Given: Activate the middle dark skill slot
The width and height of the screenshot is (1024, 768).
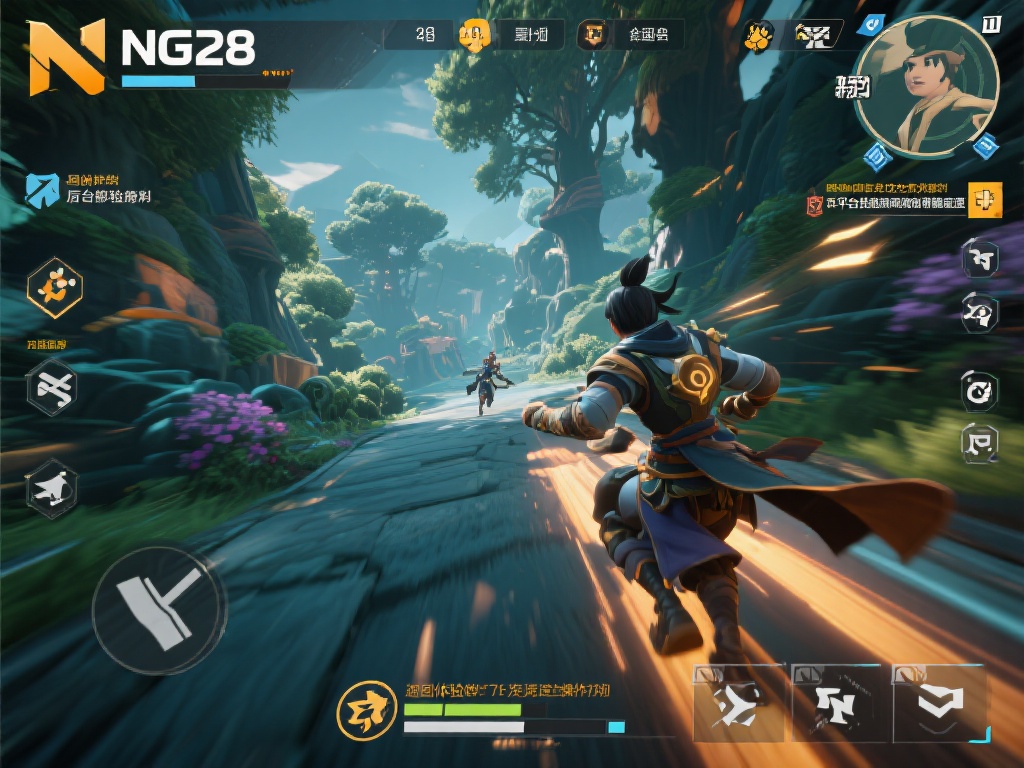Looking at the screenshot, I should [838, 704].
